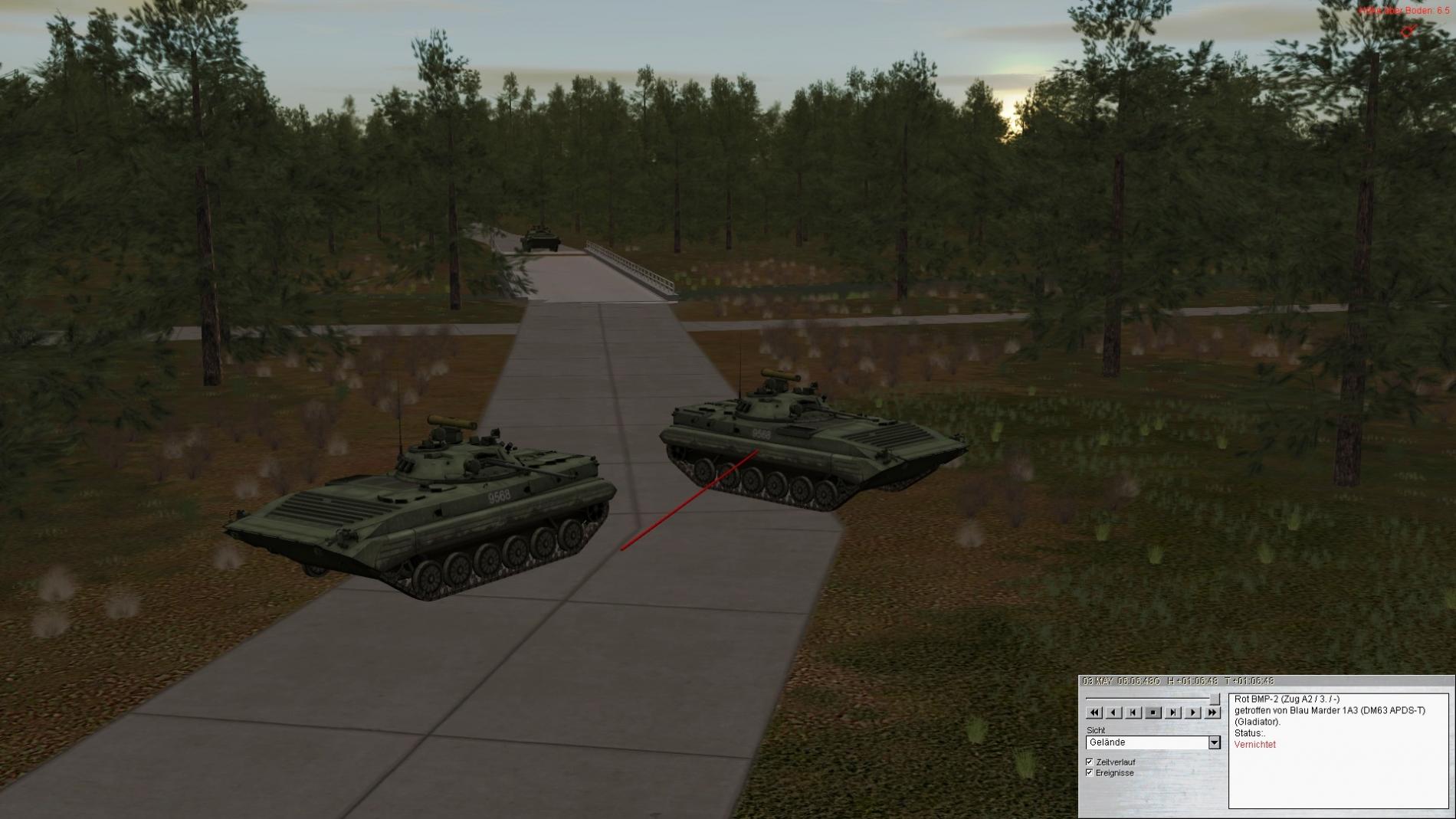Uncheck the Ereignisse checkbox
The width and height of the screenshot is (1456, 819).
click(x=1090, y=773)
